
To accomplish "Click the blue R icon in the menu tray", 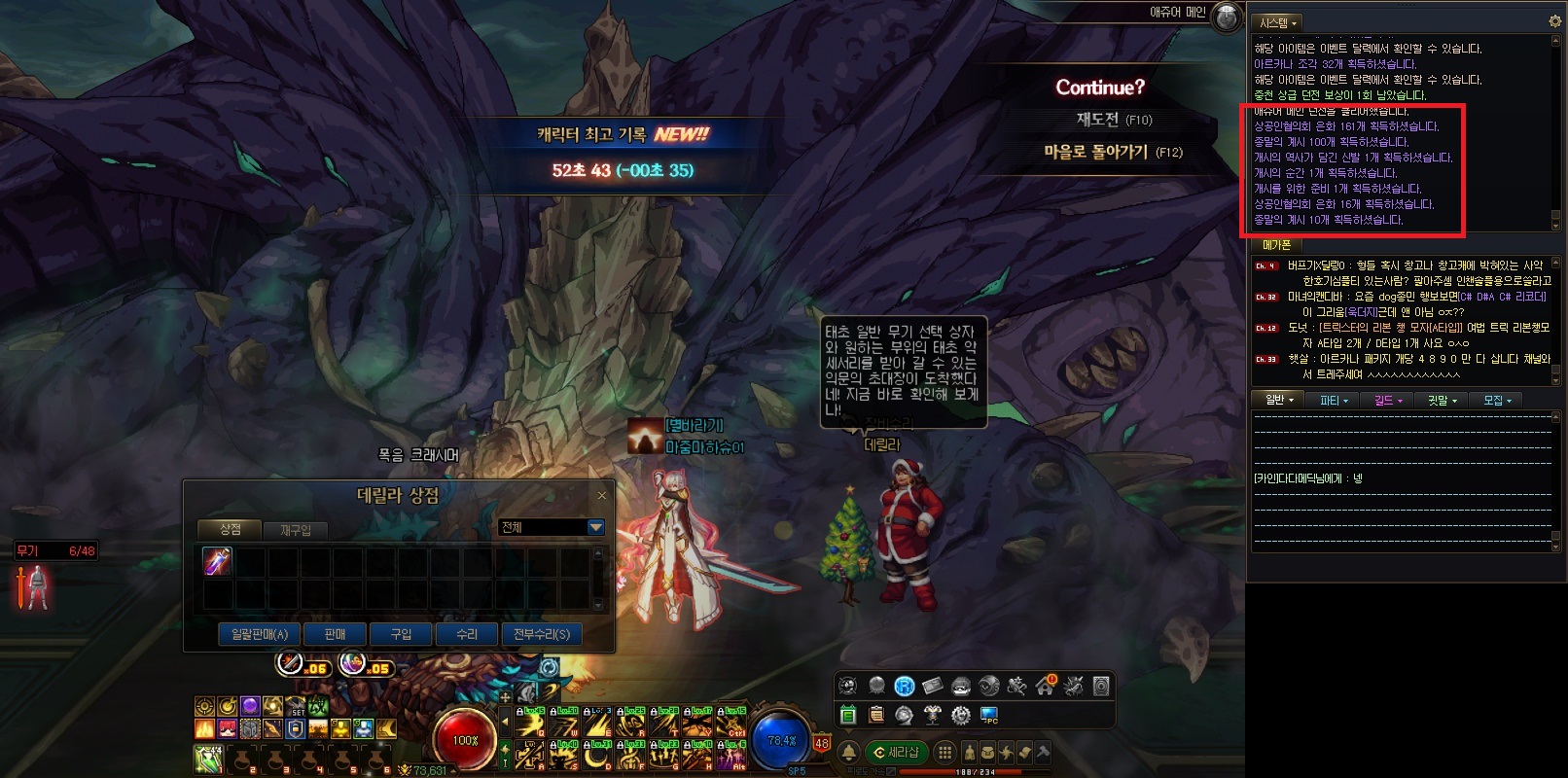I will point(905,687).
